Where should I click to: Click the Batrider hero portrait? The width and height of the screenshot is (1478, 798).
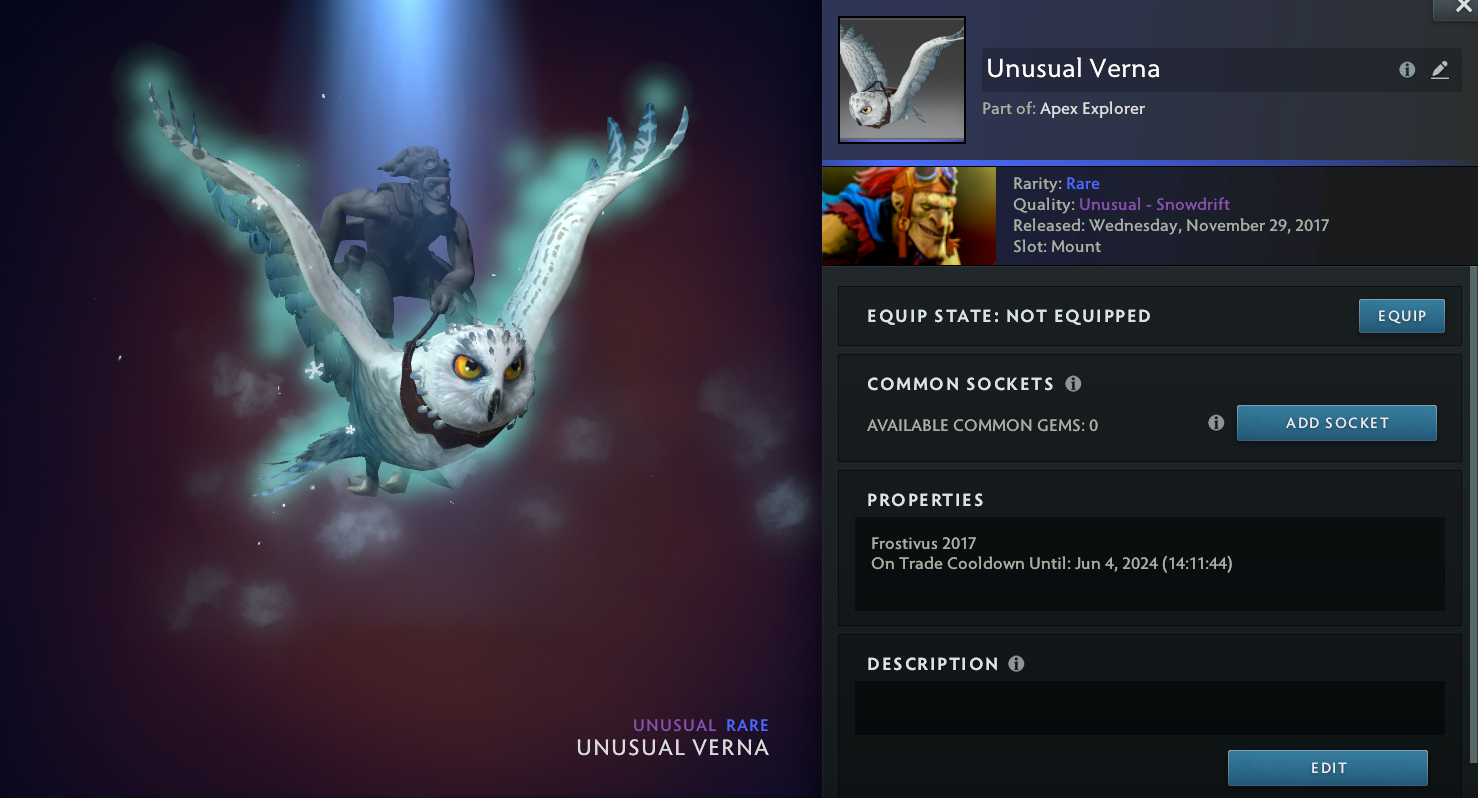[x=908, y=216]
